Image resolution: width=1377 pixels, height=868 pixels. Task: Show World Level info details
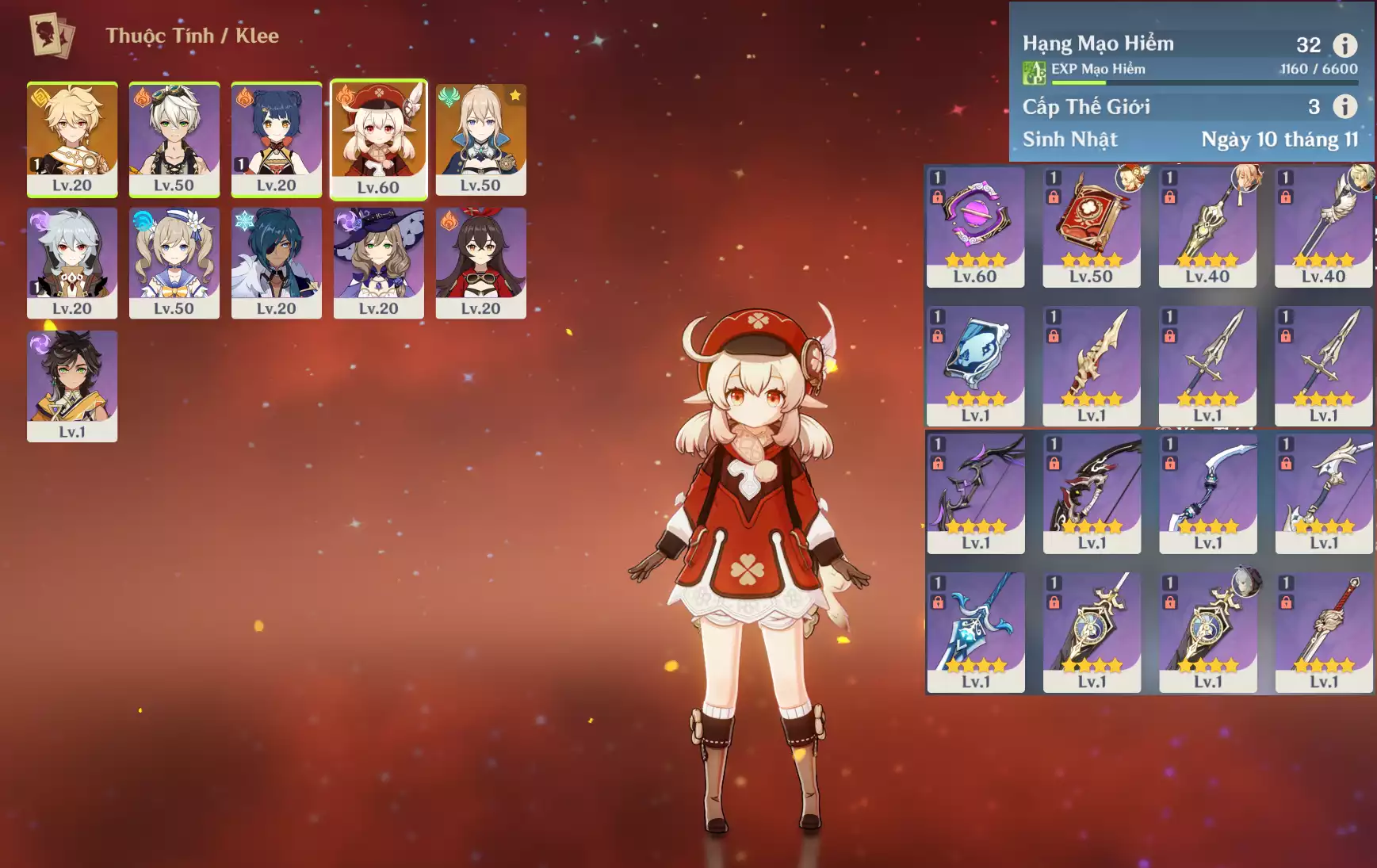[1344, 106]
